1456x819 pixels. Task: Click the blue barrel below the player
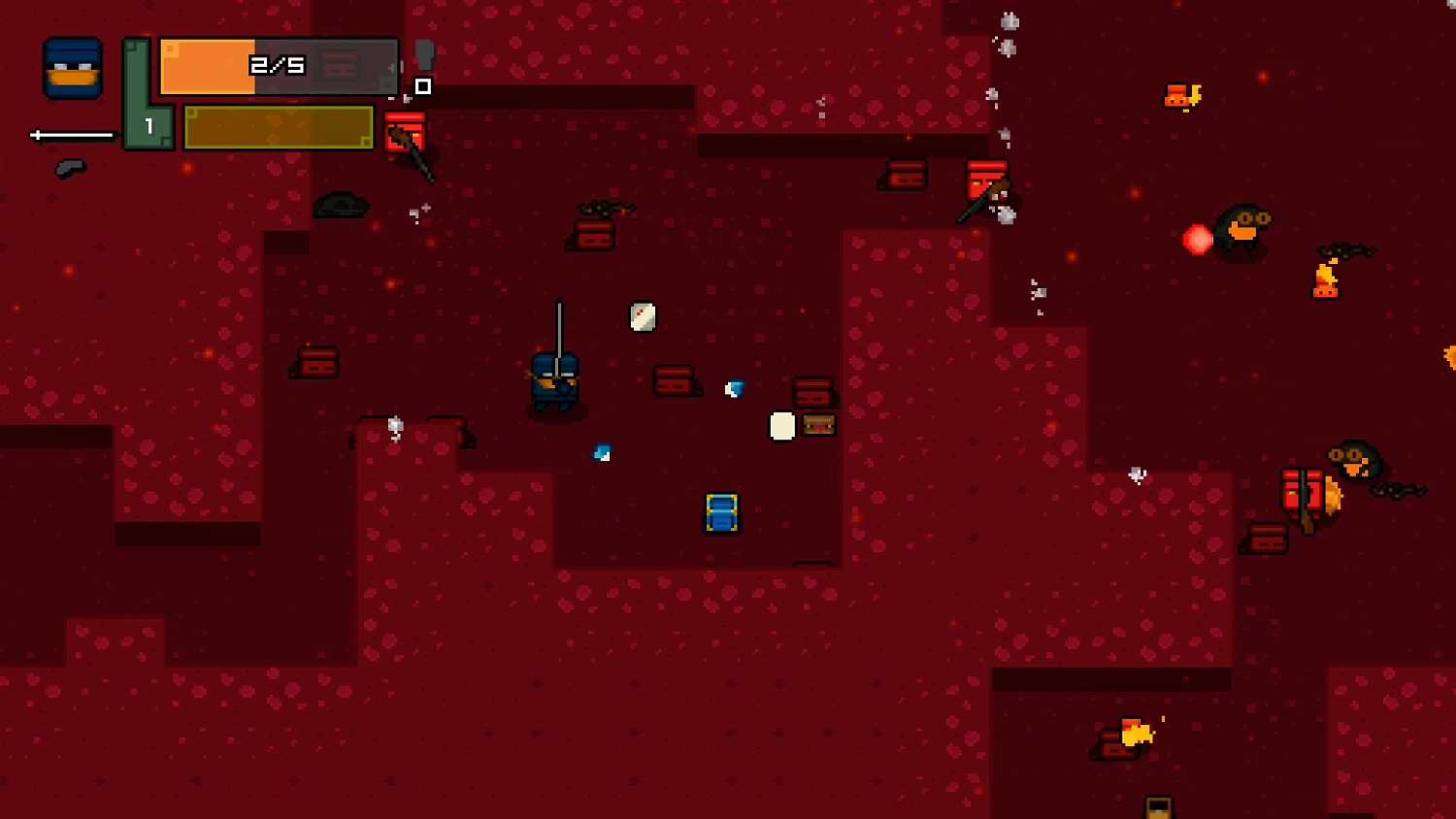coord(720,512)
